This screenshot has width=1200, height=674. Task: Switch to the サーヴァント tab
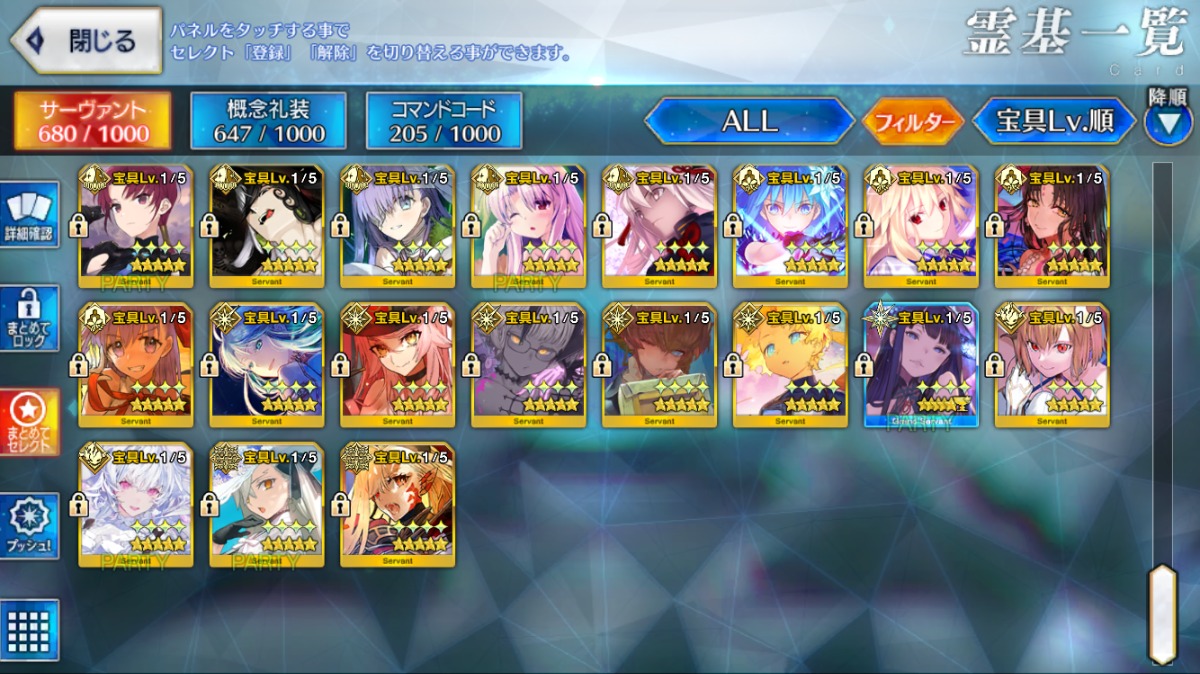92,121
